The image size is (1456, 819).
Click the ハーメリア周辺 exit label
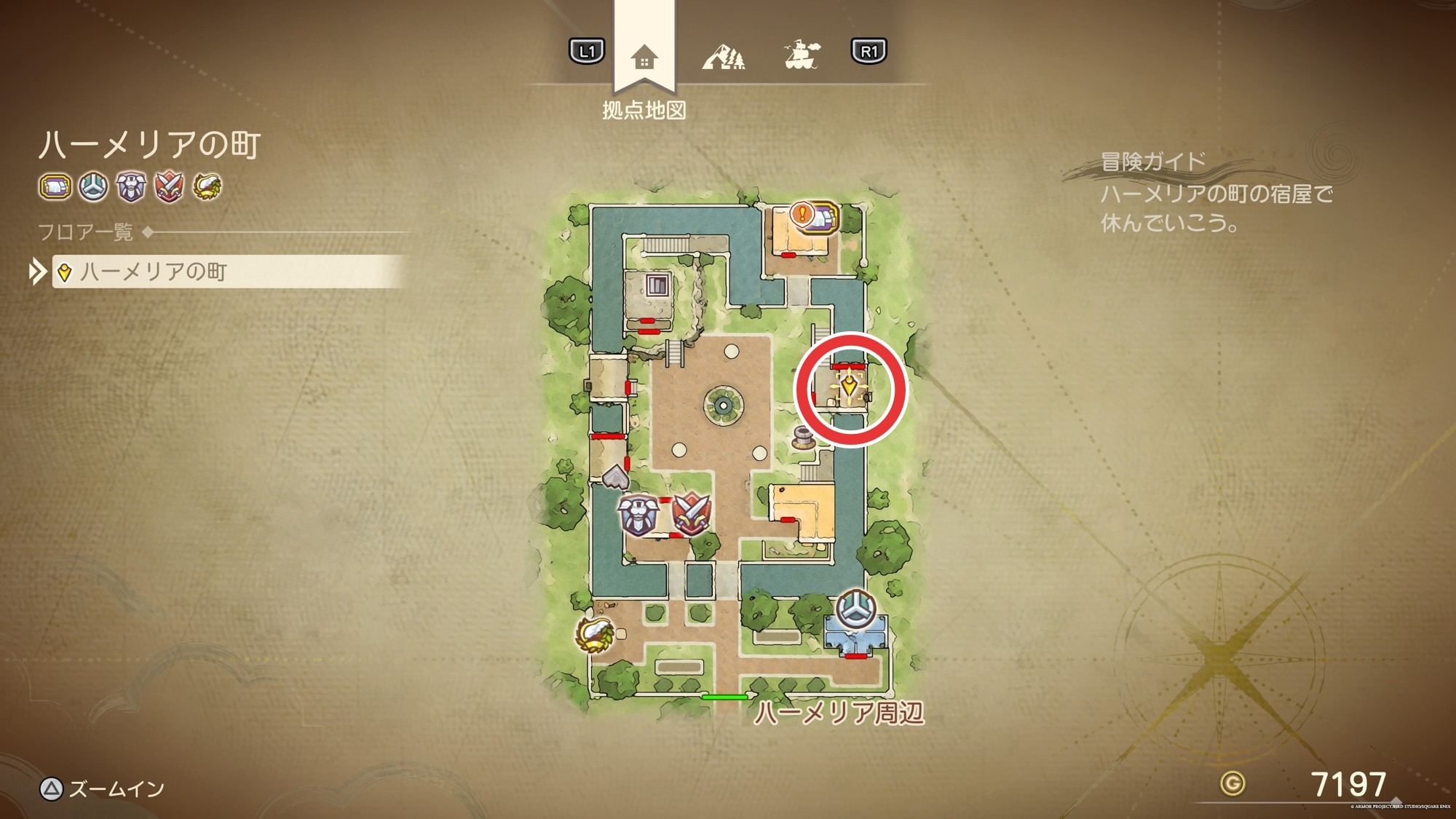839,713
